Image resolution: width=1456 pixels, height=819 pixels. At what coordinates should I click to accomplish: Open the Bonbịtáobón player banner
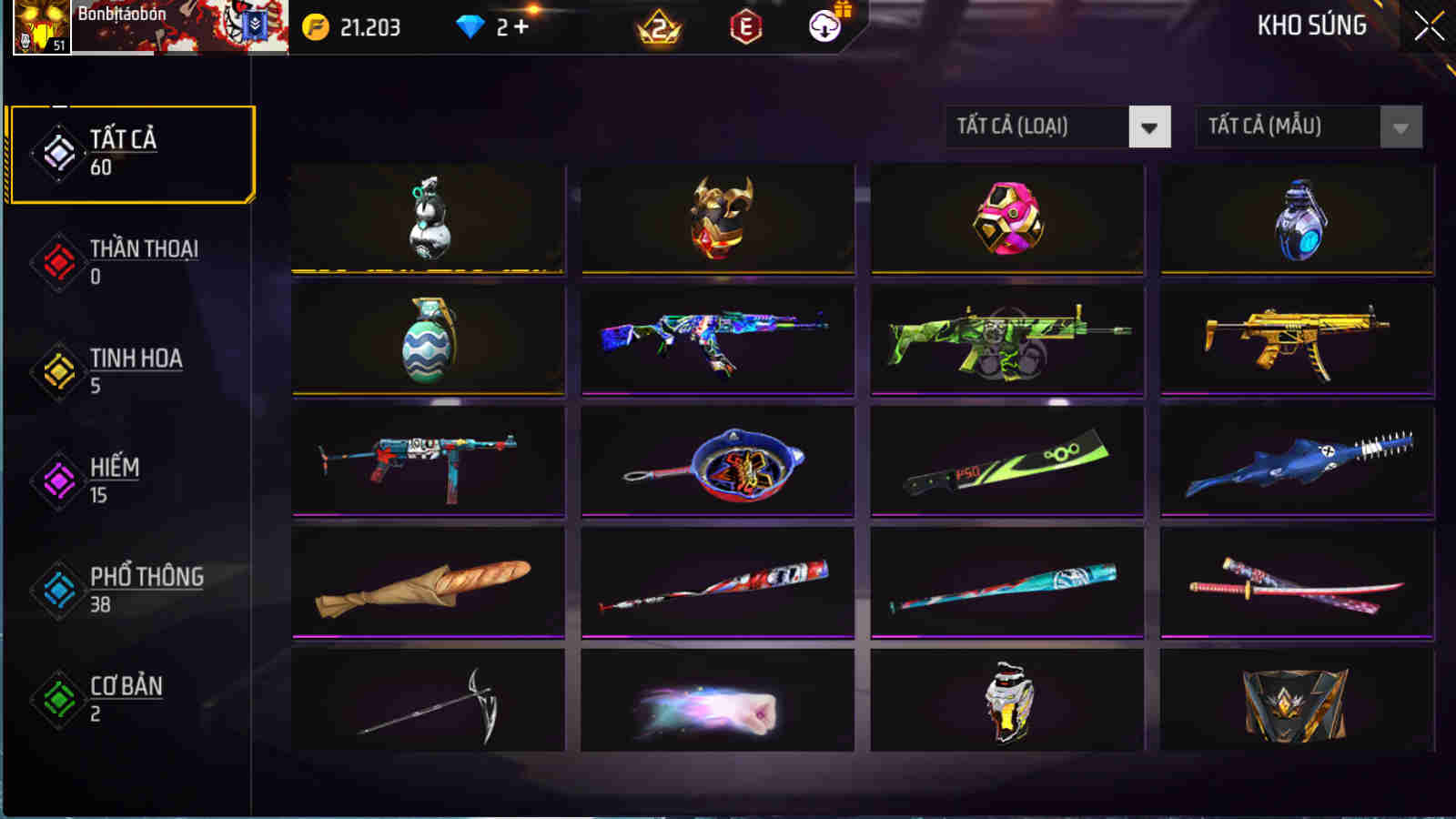pos(173,27)
